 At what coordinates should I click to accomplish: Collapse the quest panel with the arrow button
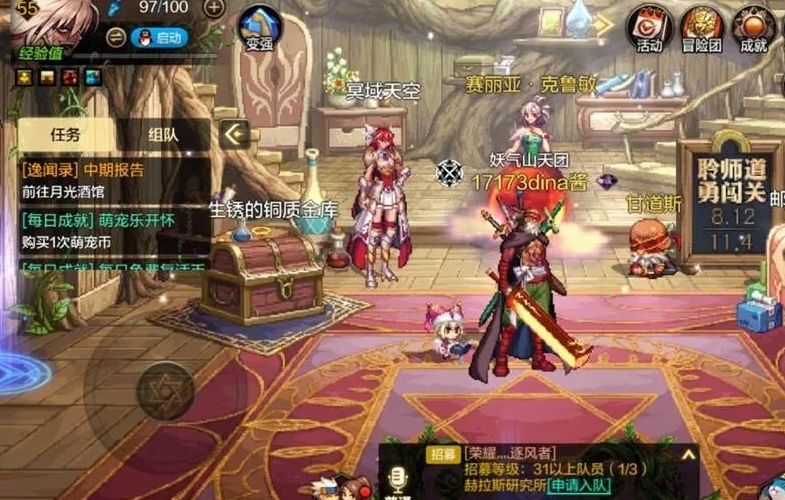point(235,134)
